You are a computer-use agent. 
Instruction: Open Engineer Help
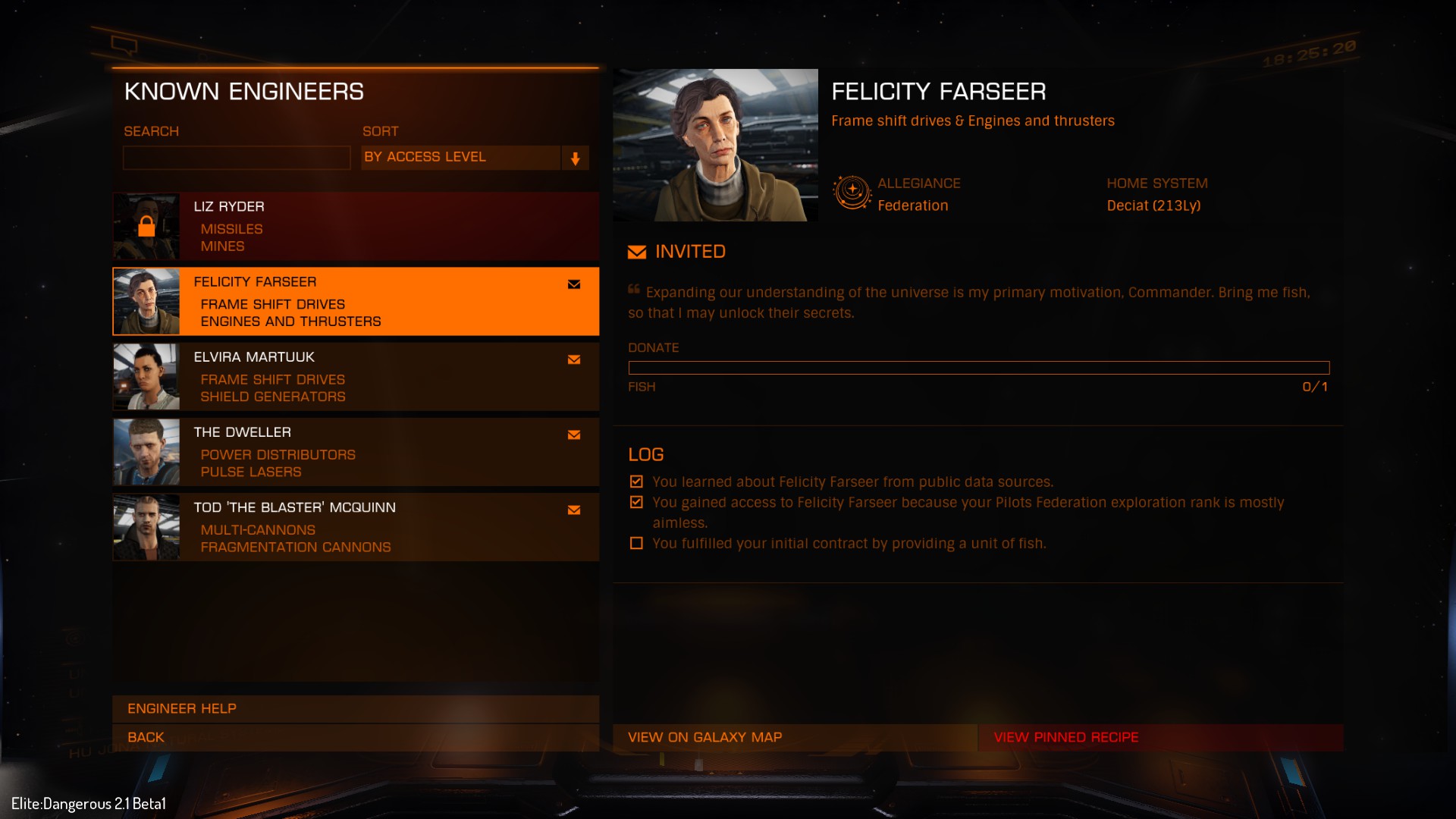coord(356,708)
